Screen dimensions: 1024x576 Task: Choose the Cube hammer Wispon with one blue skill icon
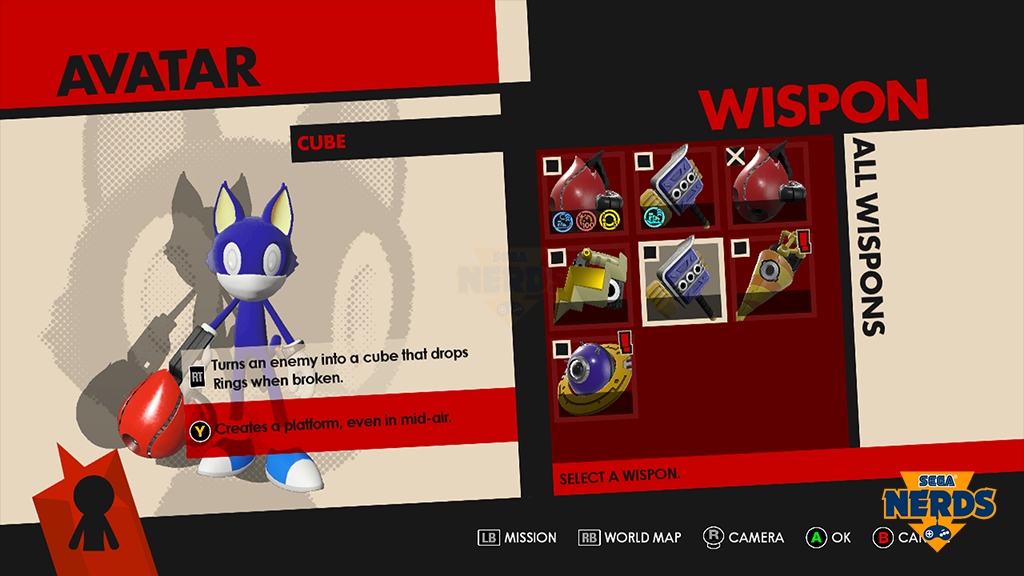[x=679, y=190]
